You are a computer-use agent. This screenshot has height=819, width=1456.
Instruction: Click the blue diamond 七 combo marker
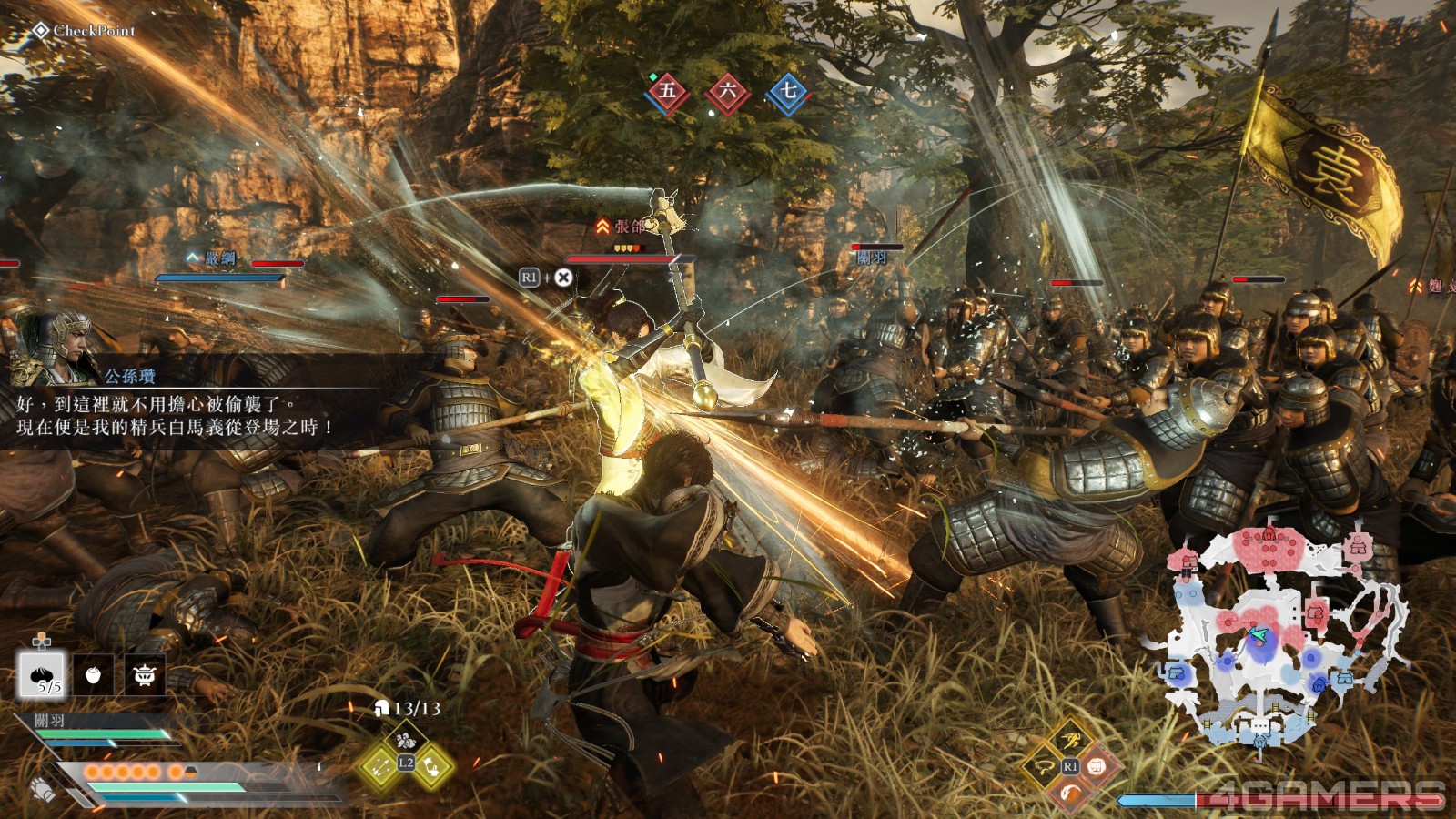[788, 91]
